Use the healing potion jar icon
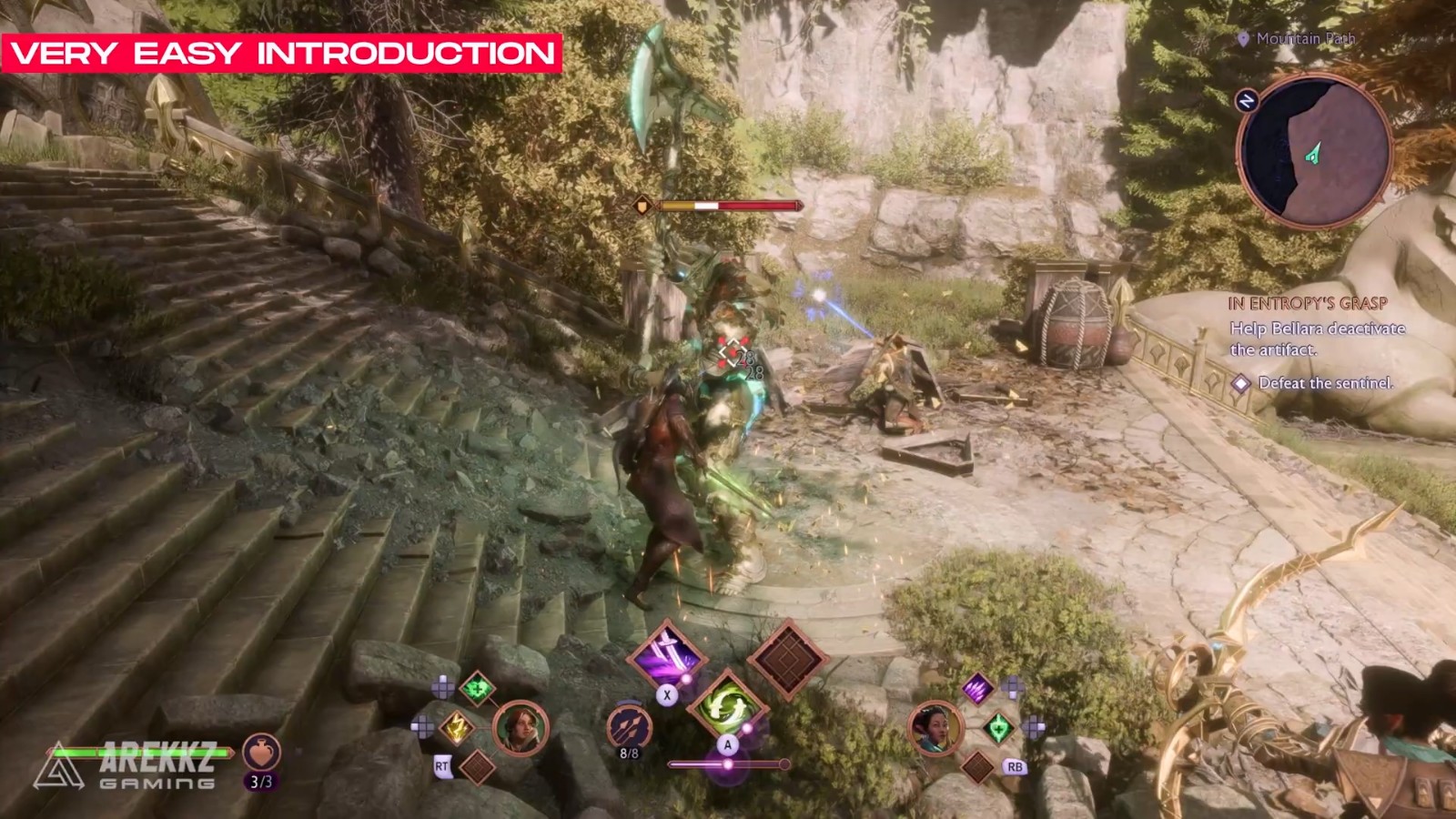The image size is (1456, 819). click(261, 753)
